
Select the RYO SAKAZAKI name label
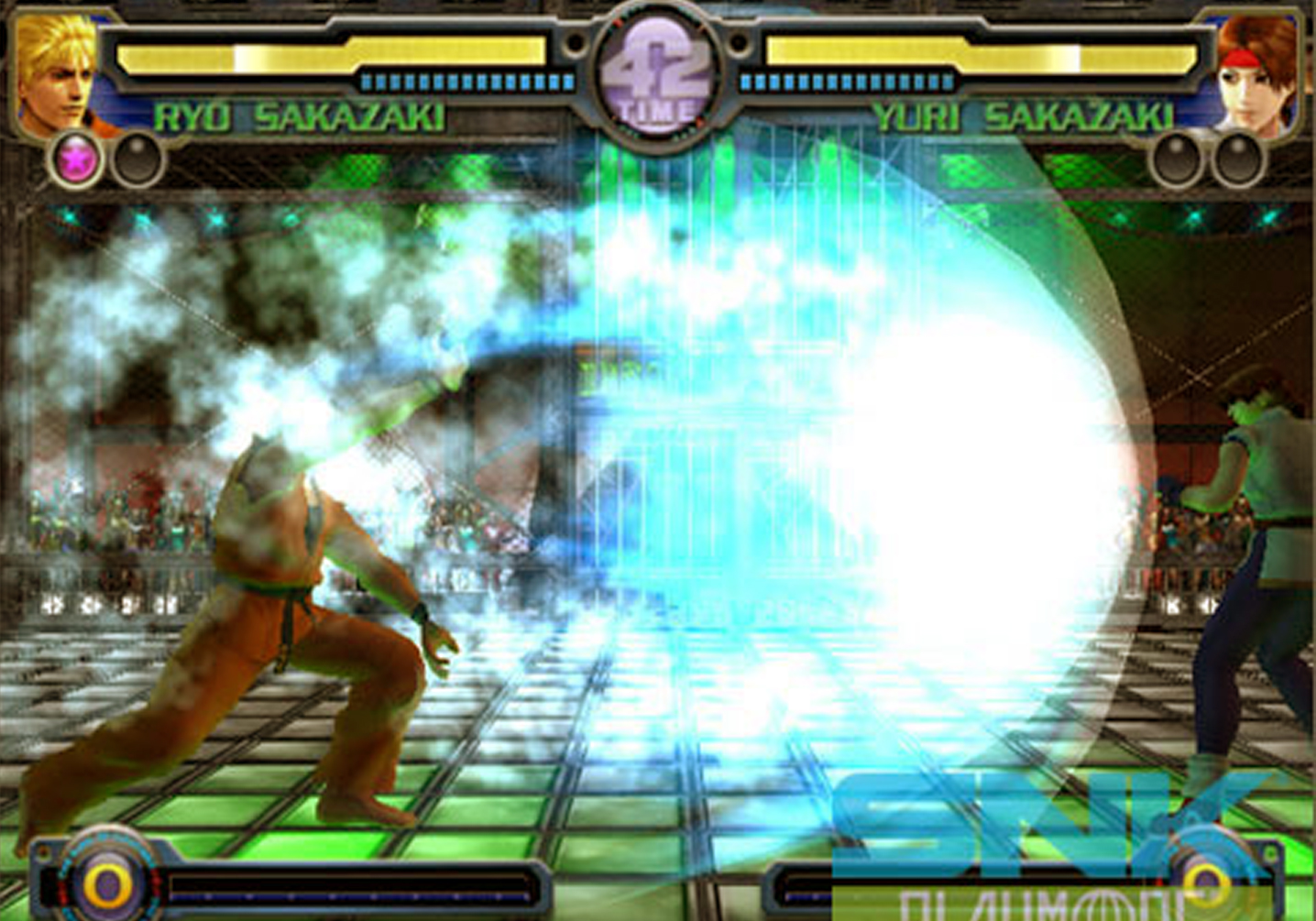click(302, 115)
